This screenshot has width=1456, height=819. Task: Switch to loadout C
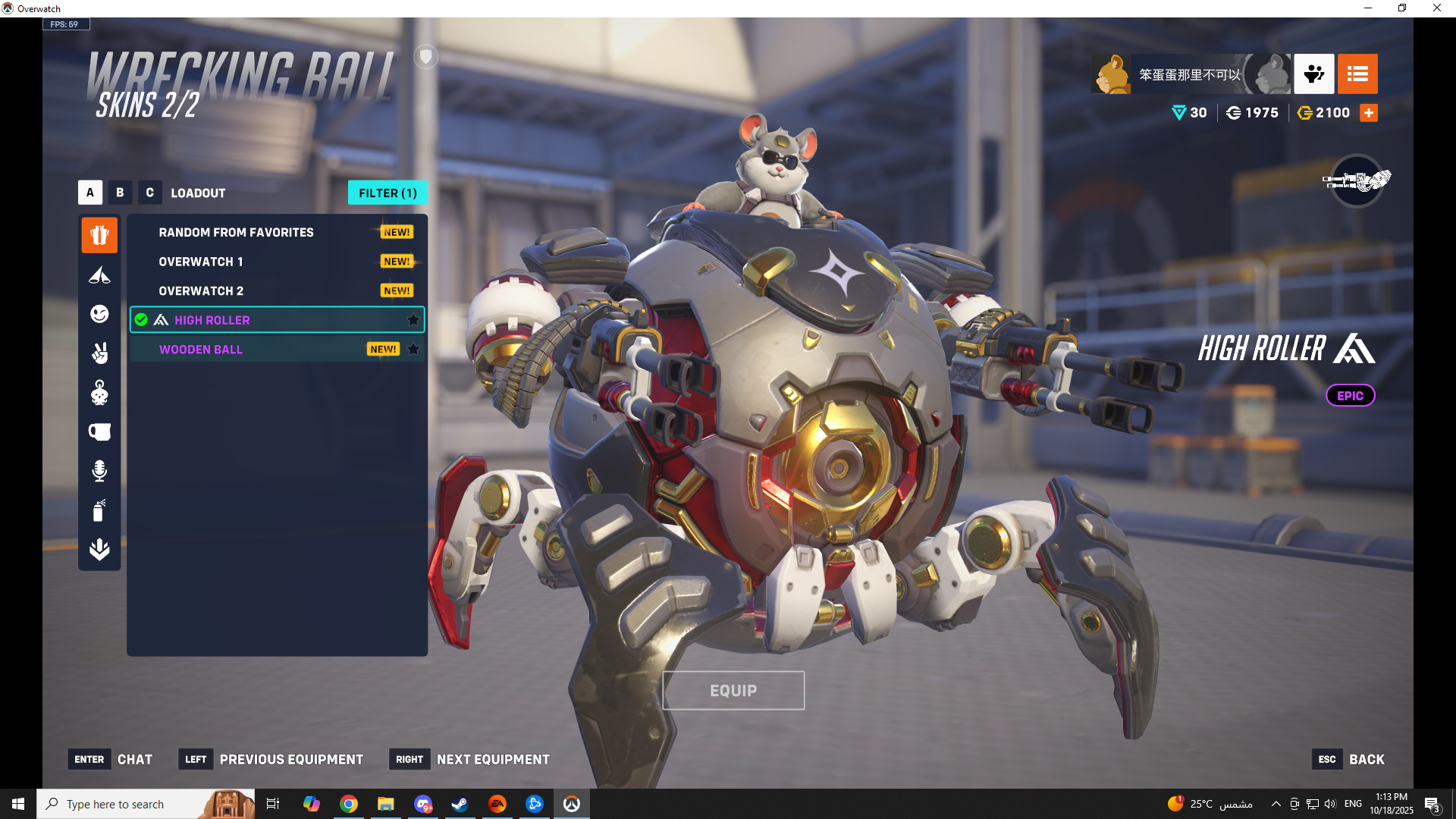tap(149, 193)
